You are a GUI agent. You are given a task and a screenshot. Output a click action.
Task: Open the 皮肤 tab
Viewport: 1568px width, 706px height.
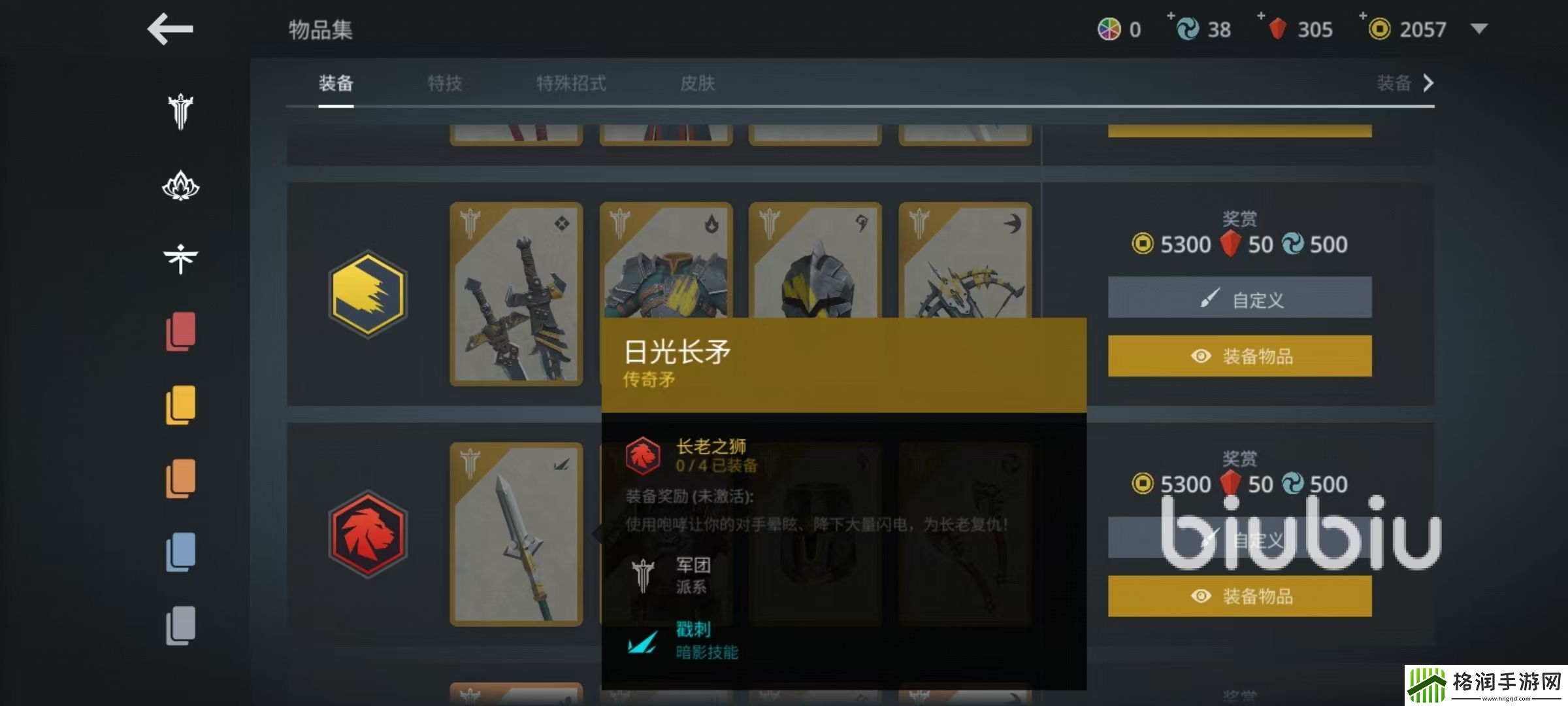pyautogui.click(x=696, y=84)
